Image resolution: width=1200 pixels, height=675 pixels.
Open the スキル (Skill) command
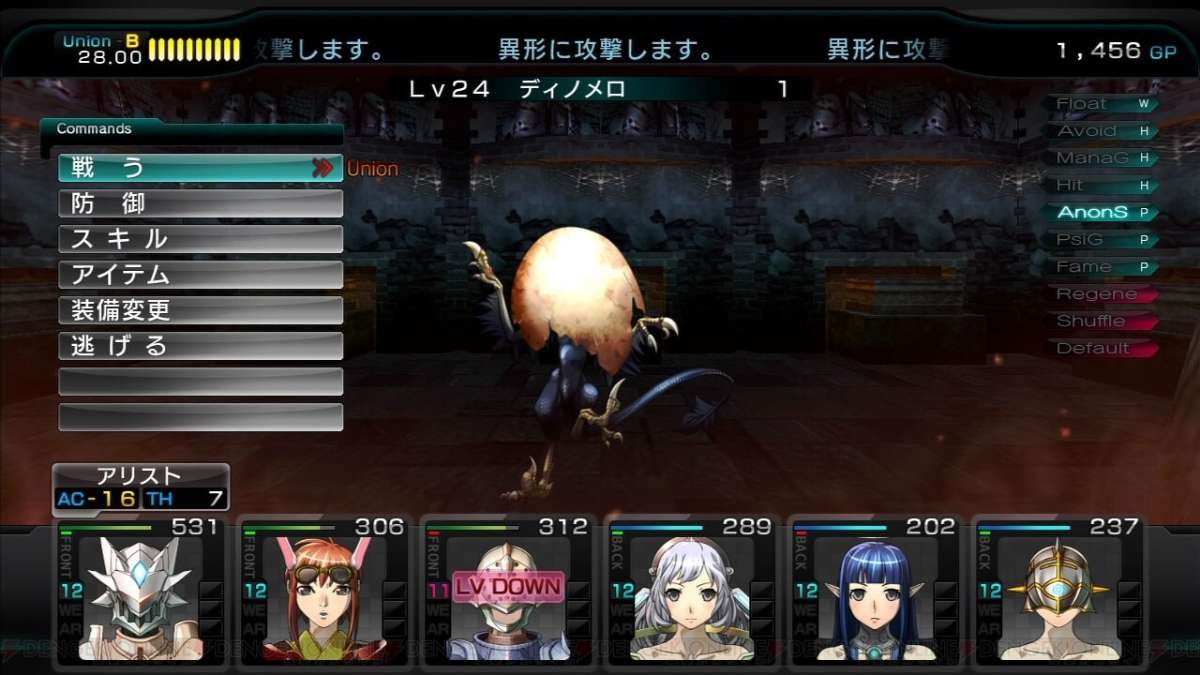(x=200, y=239)
